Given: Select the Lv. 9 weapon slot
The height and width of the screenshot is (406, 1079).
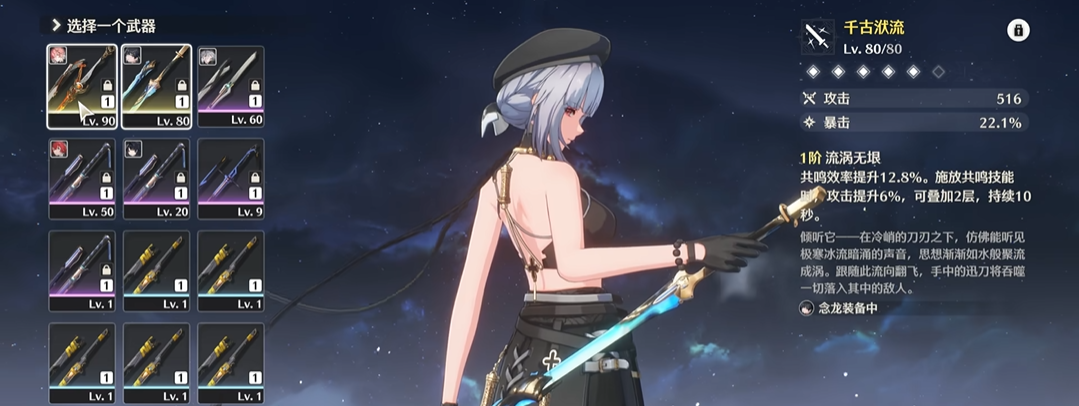Looking at the screenshot, I should [231, 178].
